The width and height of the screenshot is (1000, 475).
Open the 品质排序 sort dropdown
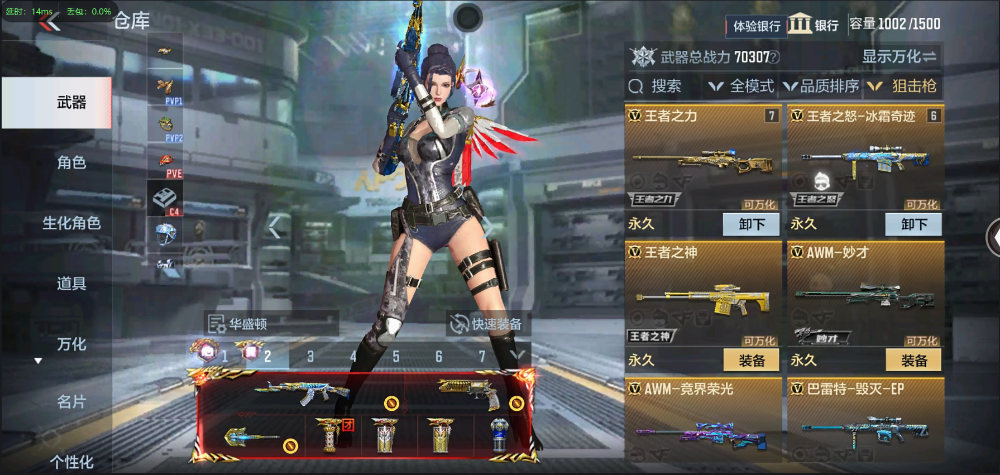click(x=820, y=86)
